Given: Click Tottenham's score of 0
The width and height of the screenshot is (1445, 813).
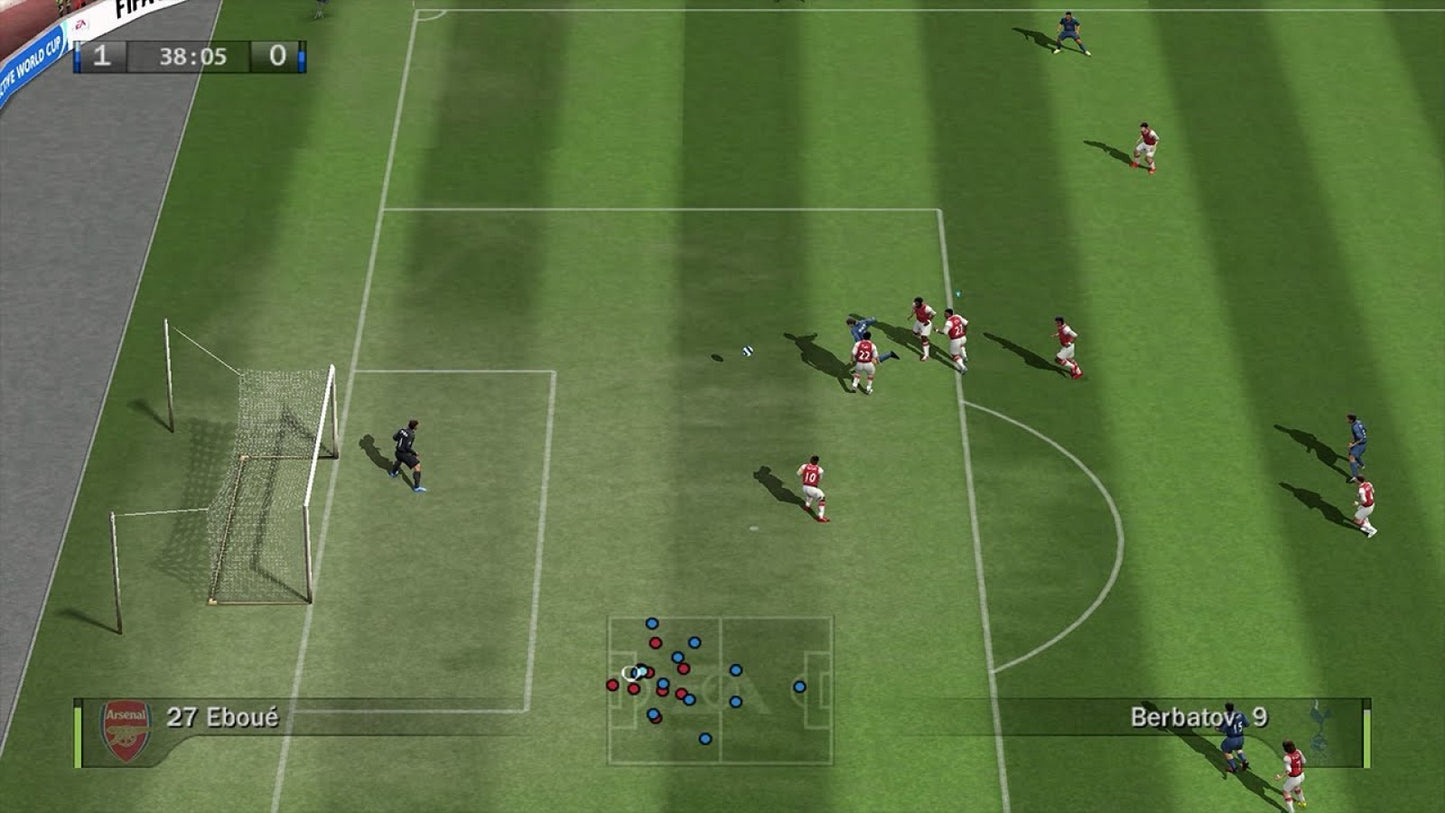Looking at the screenshot, I should (277, 57).
